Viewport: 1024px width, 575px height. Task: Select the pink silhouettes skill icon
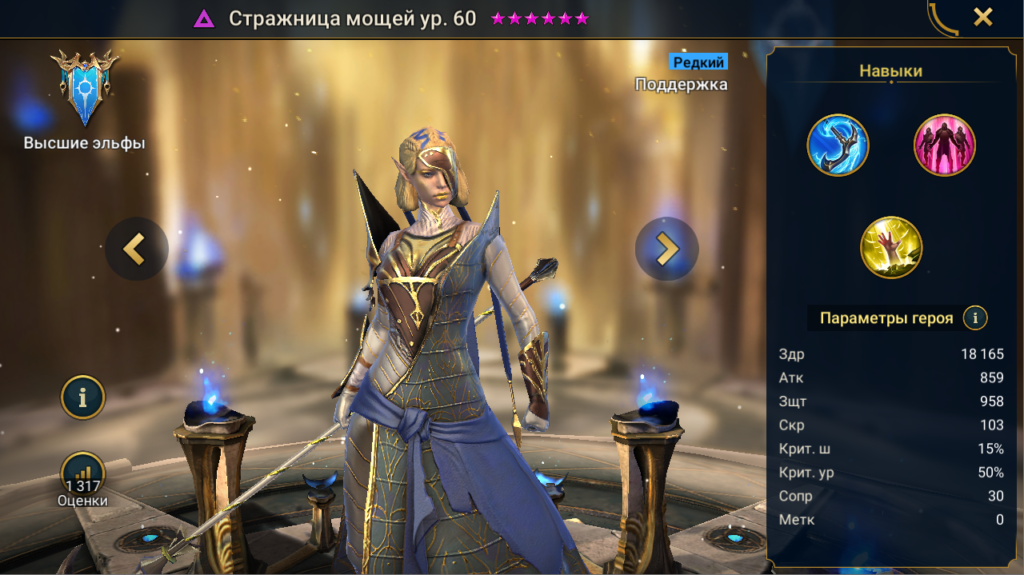[x=944, y=145]
